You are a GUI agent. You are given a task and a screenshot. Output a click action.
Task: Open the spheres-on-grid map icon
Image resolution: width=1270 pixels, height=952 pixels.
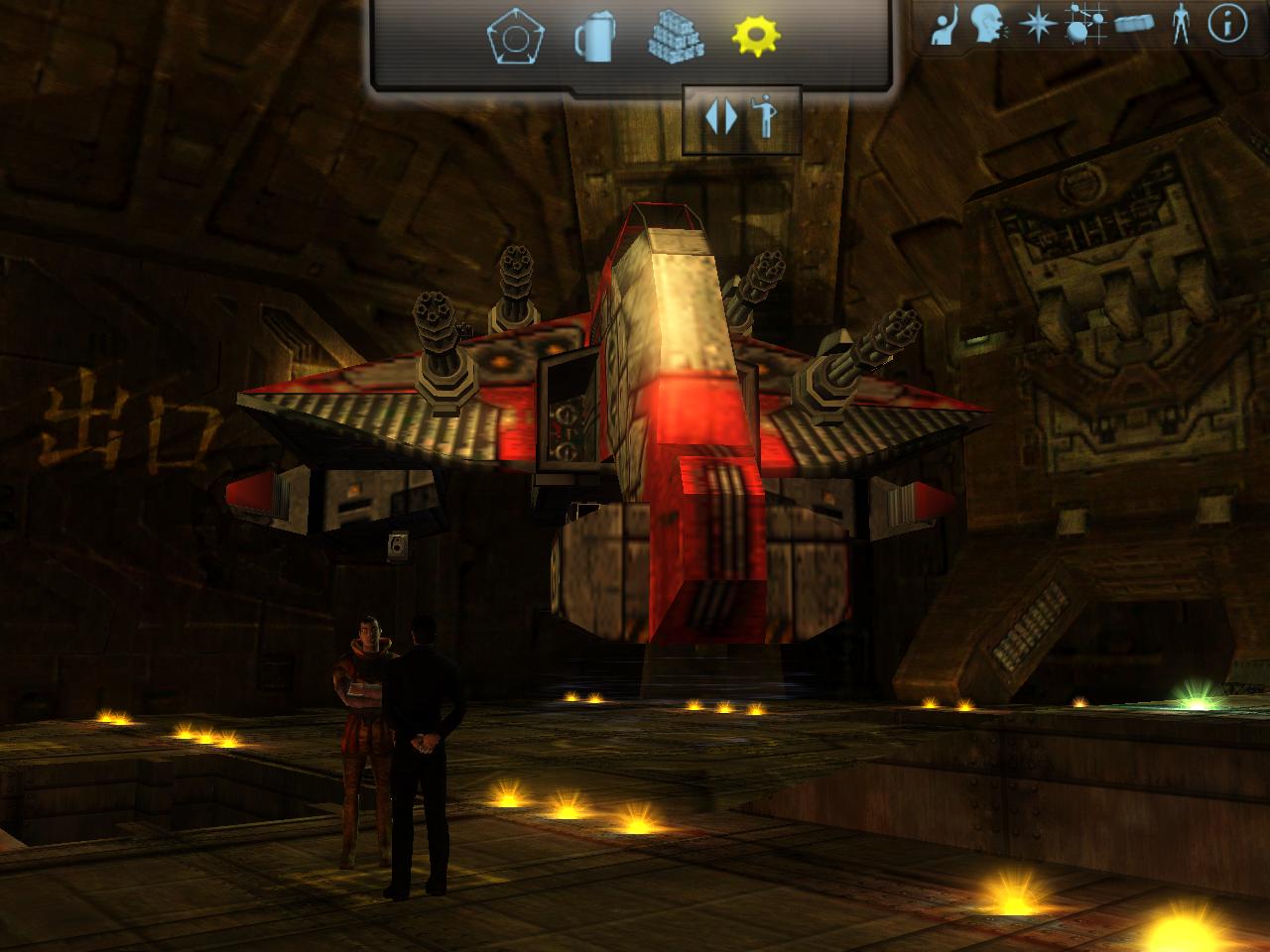1084,25
